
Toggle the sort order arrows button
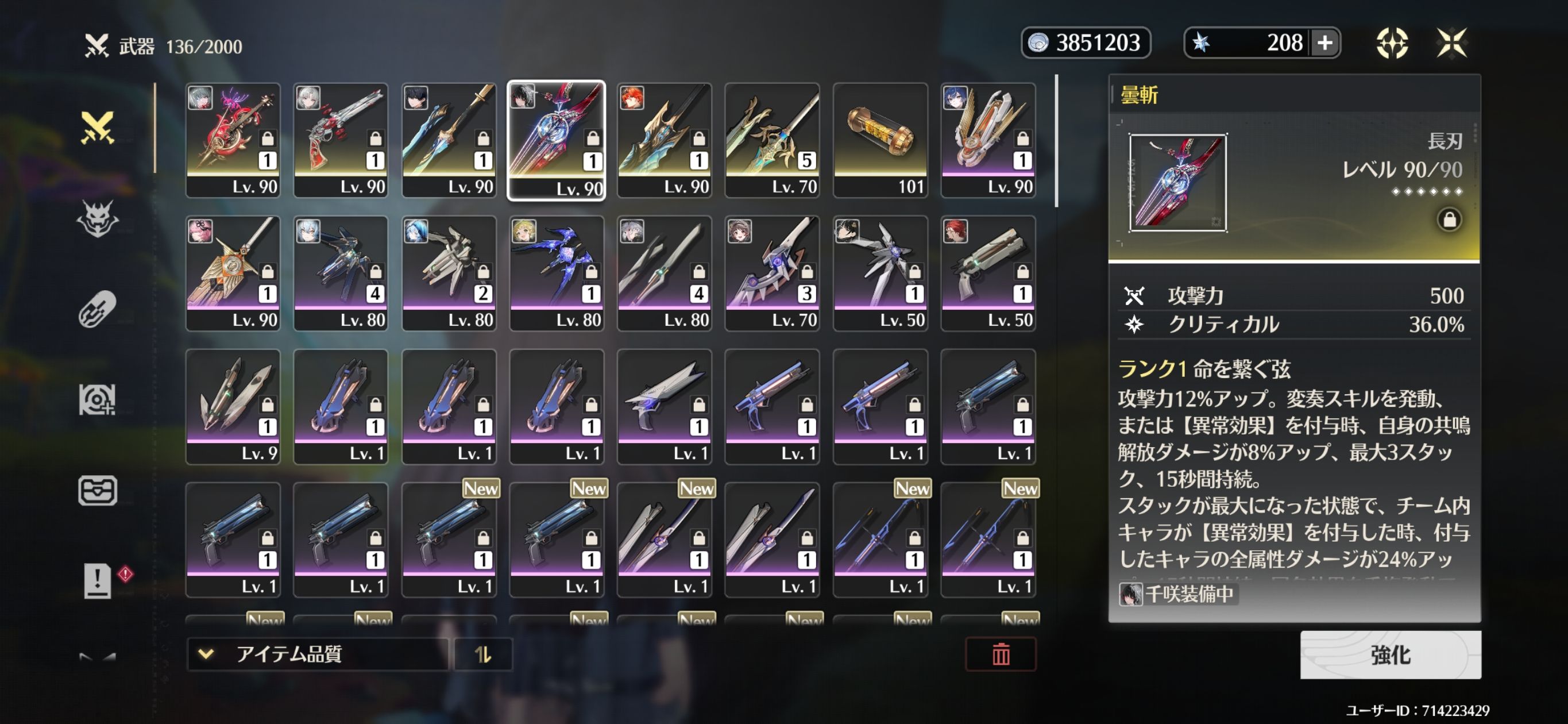[x=482, y=654]
